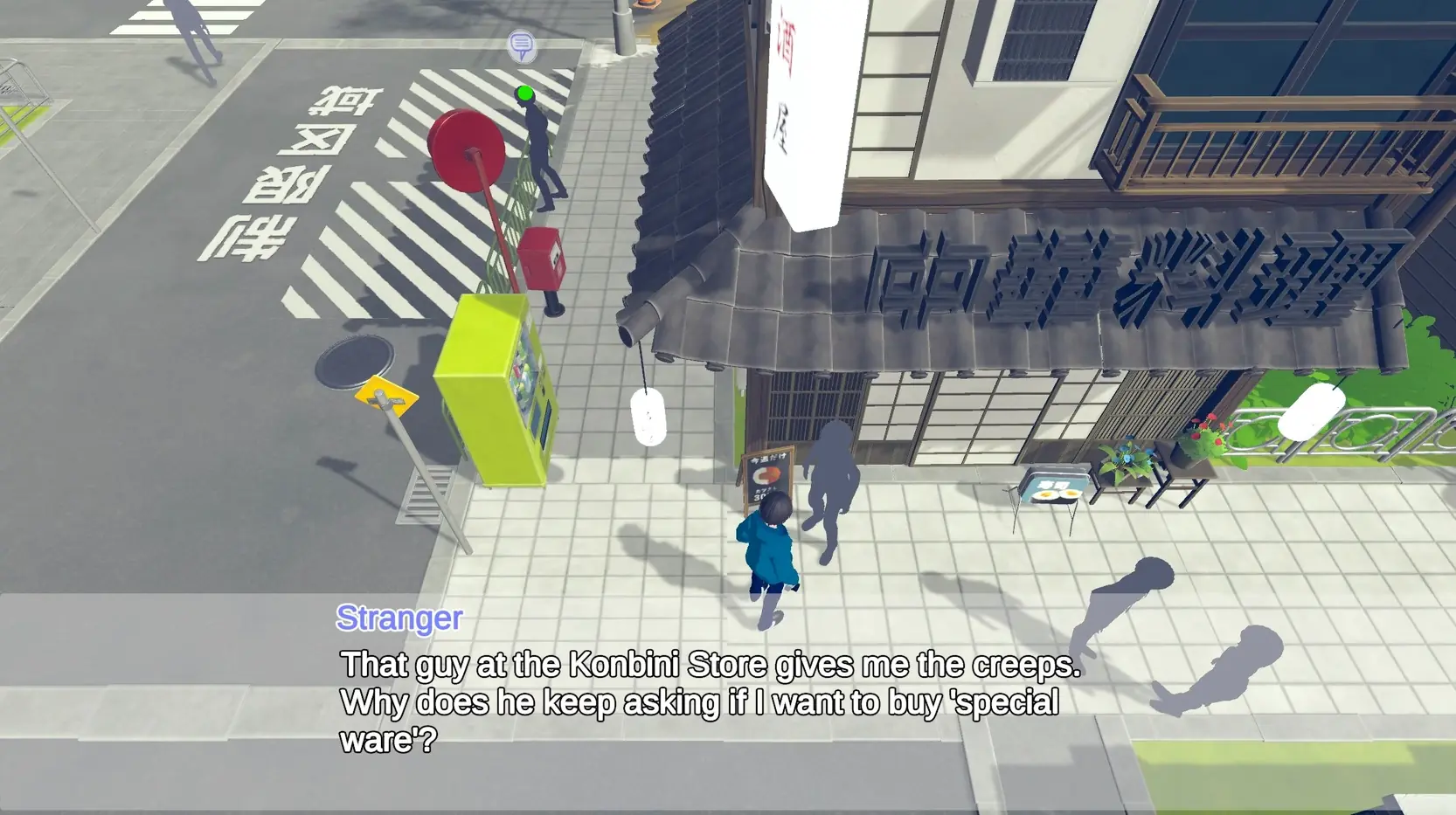The width and height of the screenshot is (1456, 815).
Task: Click the speech bubble talk icon
Action: 522,45
